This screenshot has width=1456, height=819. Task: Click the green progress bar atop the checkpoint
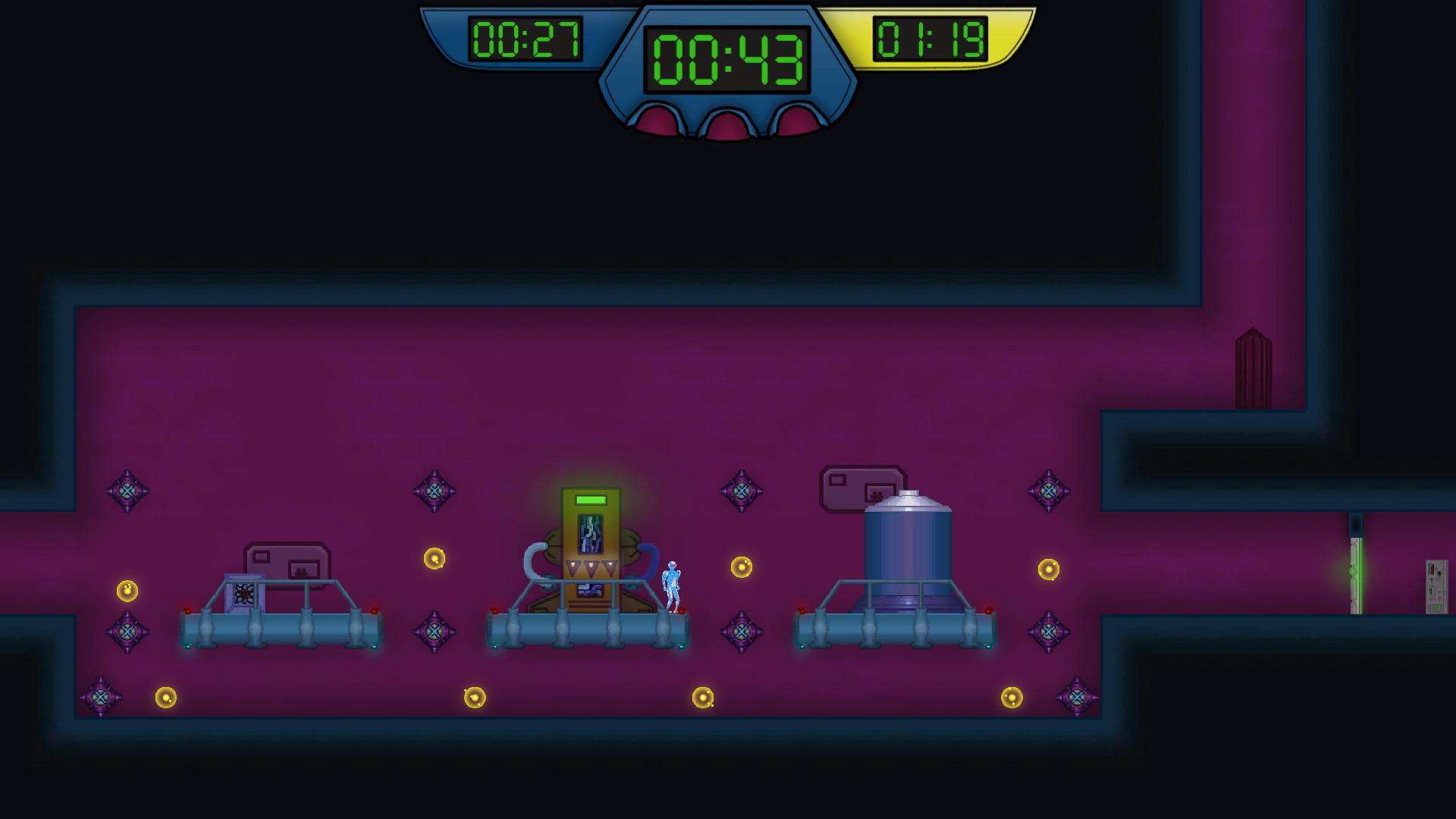(x=589, y=500)
